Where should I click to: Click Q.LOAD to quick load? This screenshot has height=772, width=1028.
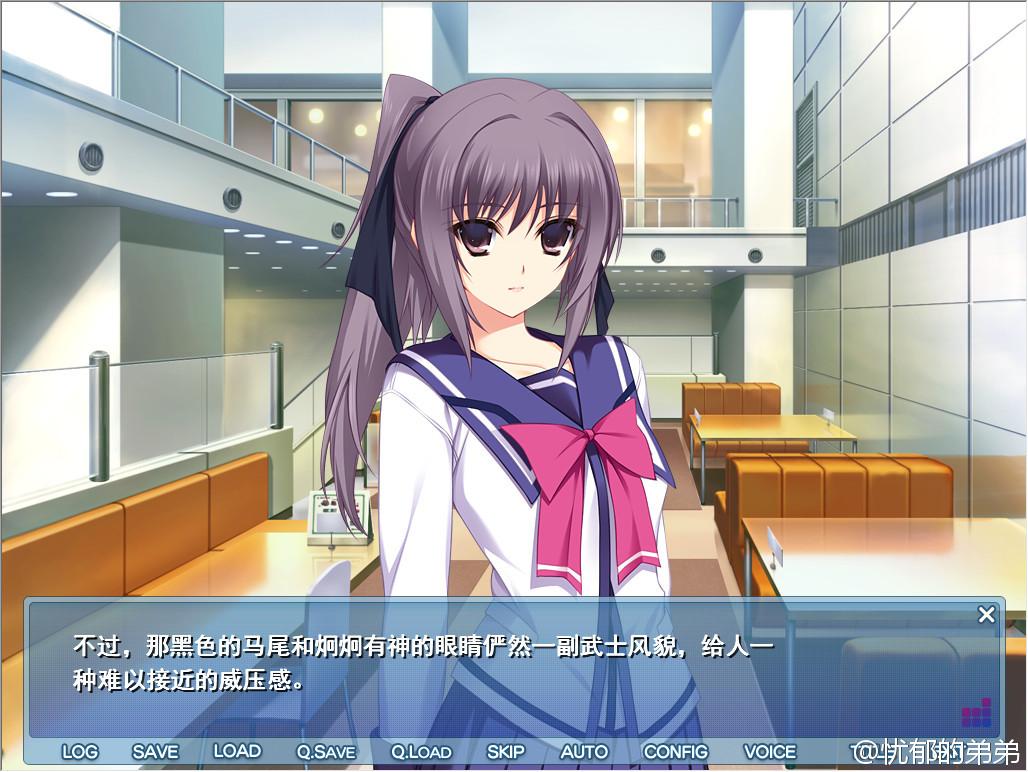[421, 751]
